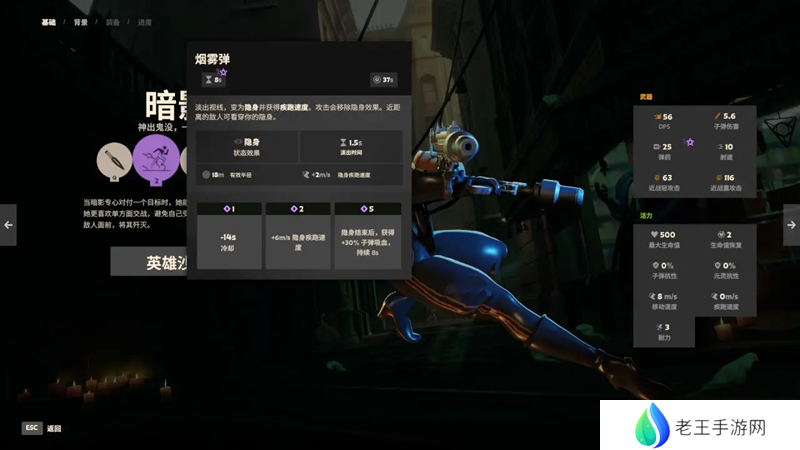Switch to the 装备 tab
The width and height of the screenshot is (800, 450).
click(113, 22)
